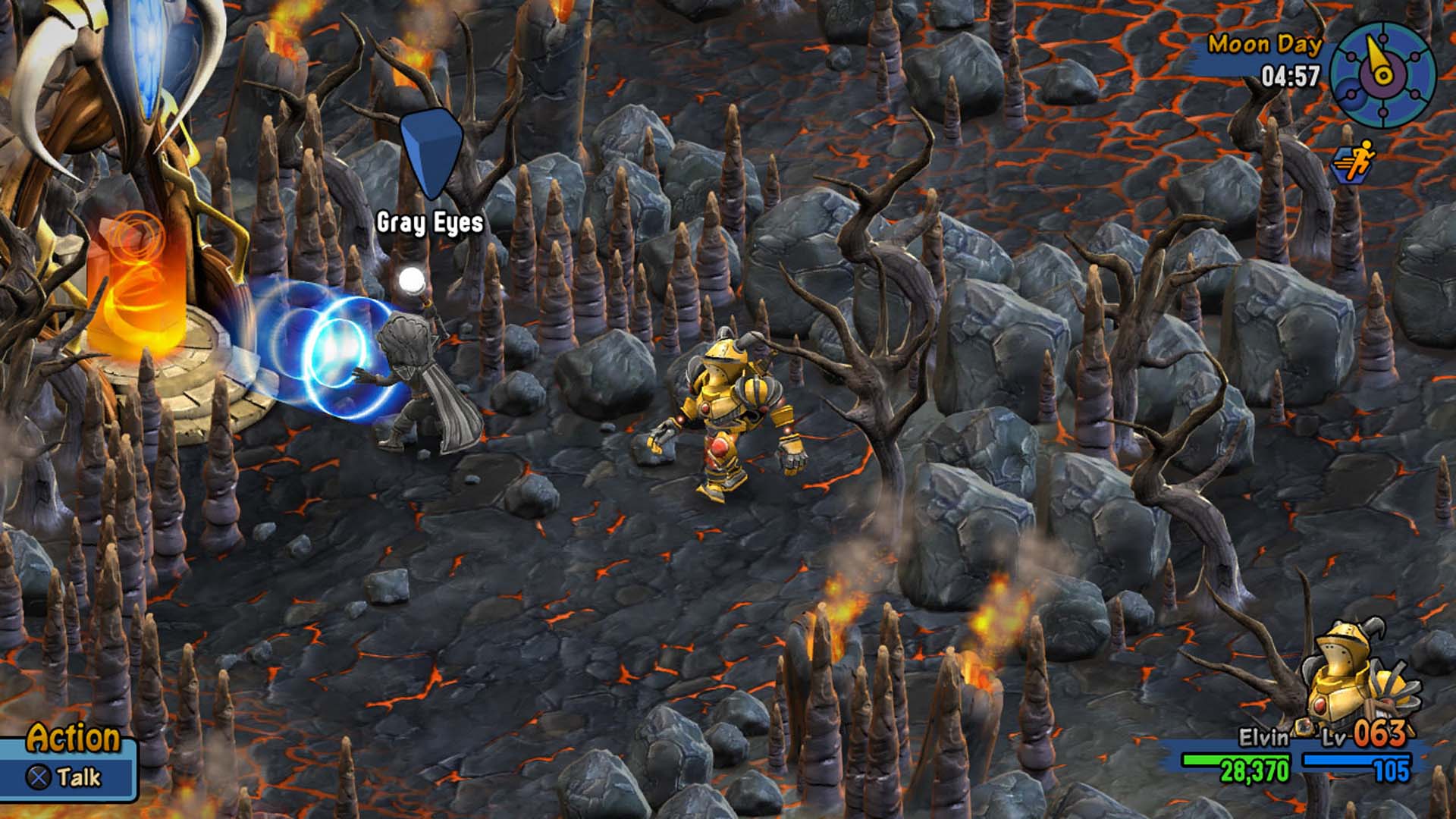Click the blue MP bar showing 105
This screenshot has width=1456, height=819.
pos(1356,761)
